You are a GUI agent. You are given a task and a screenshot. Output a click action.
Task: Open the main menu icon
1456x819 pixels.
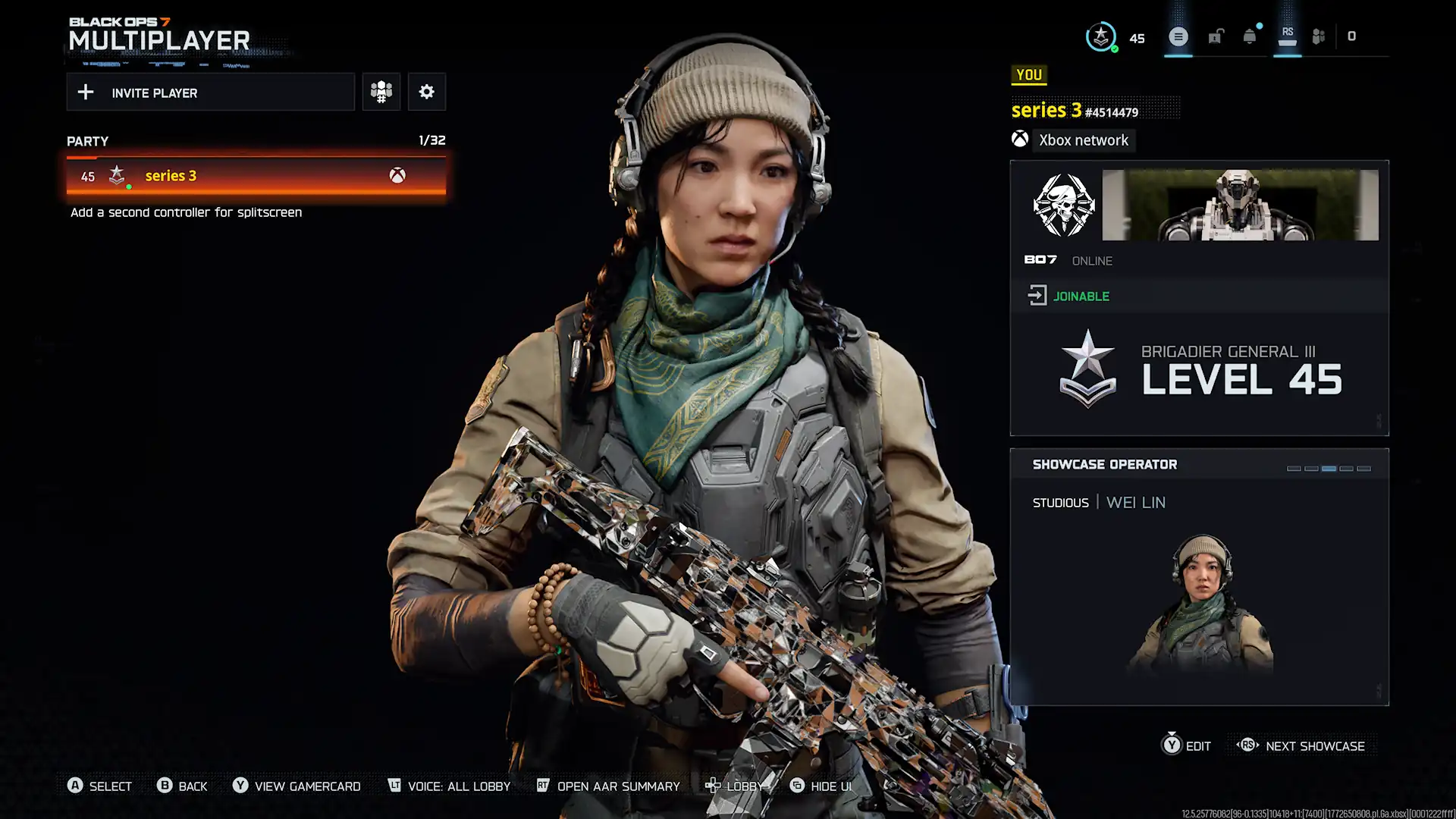(1178, 36)
